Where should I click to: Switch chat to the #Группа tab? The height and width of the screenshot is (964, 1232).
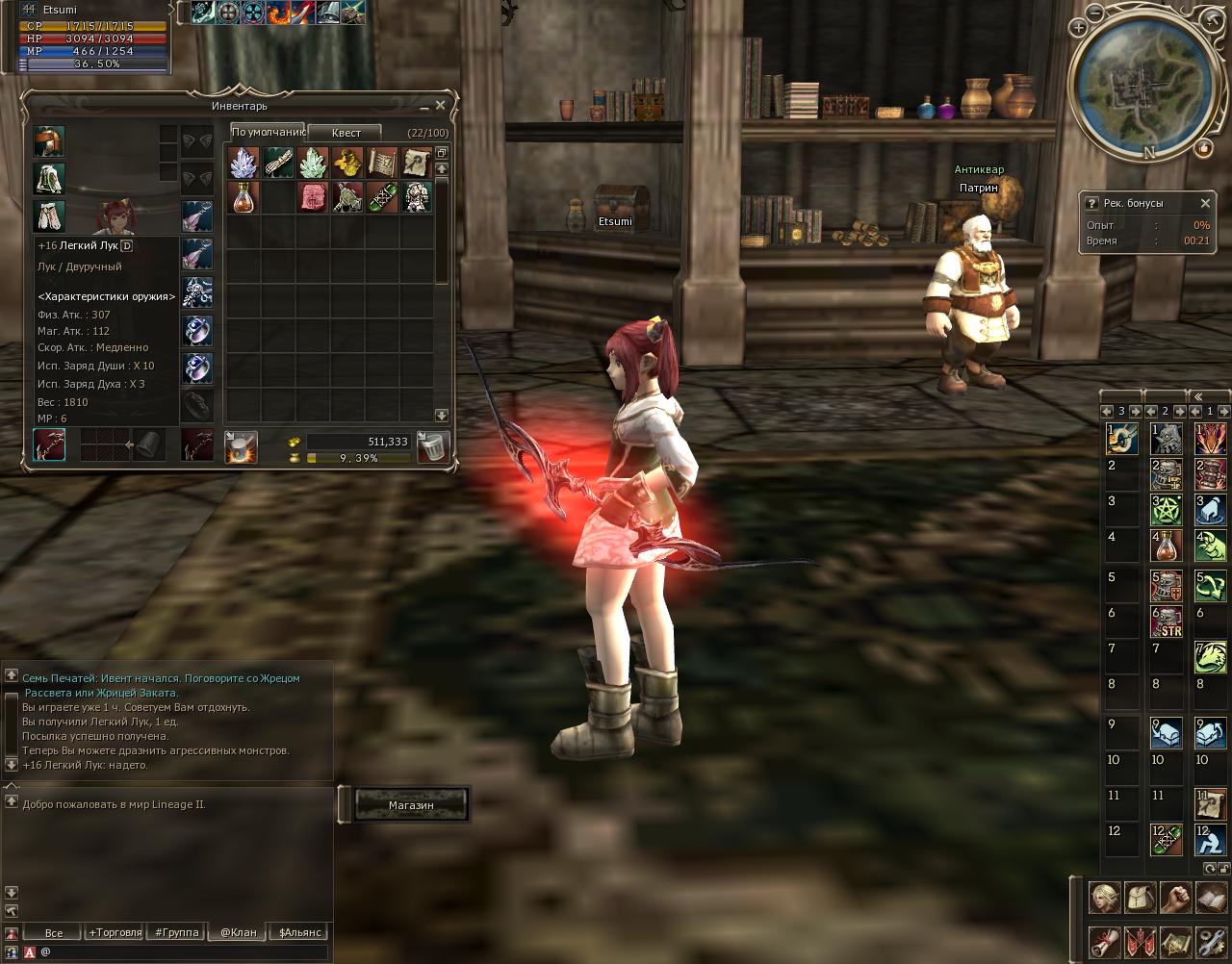click(x=177, y=932)
